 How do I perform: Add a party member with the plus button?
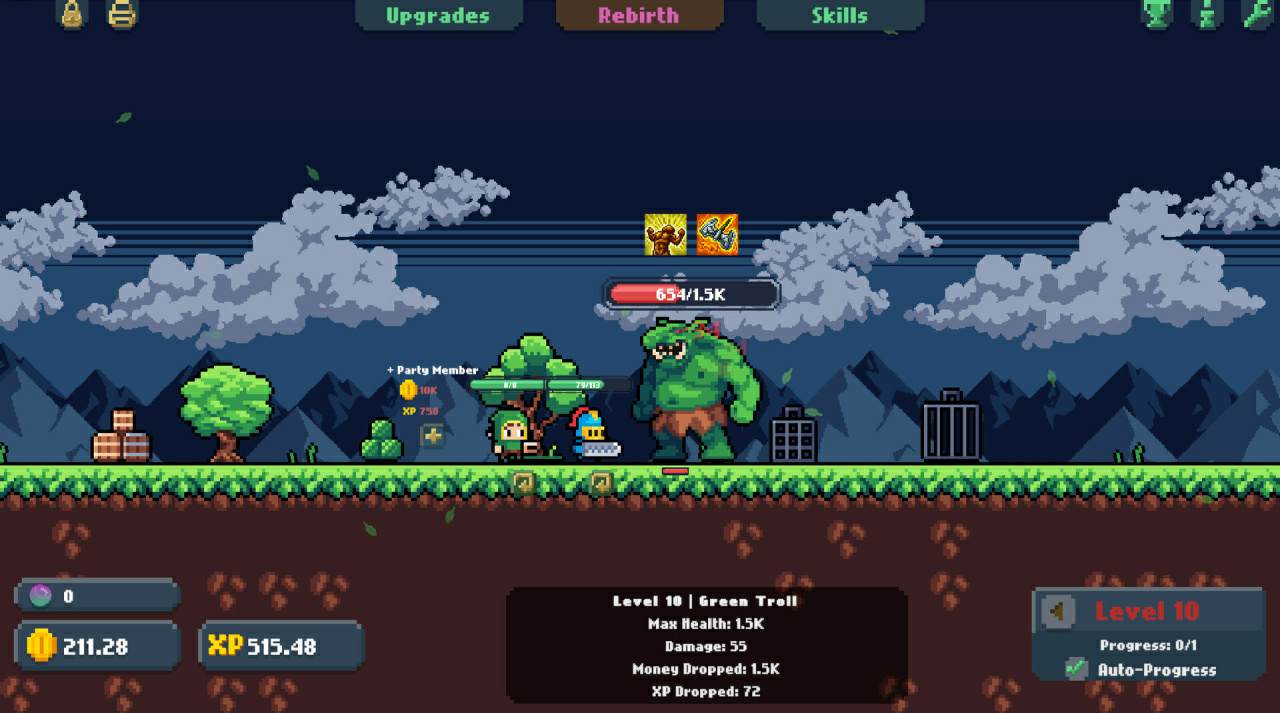click(x=432, y=436)
